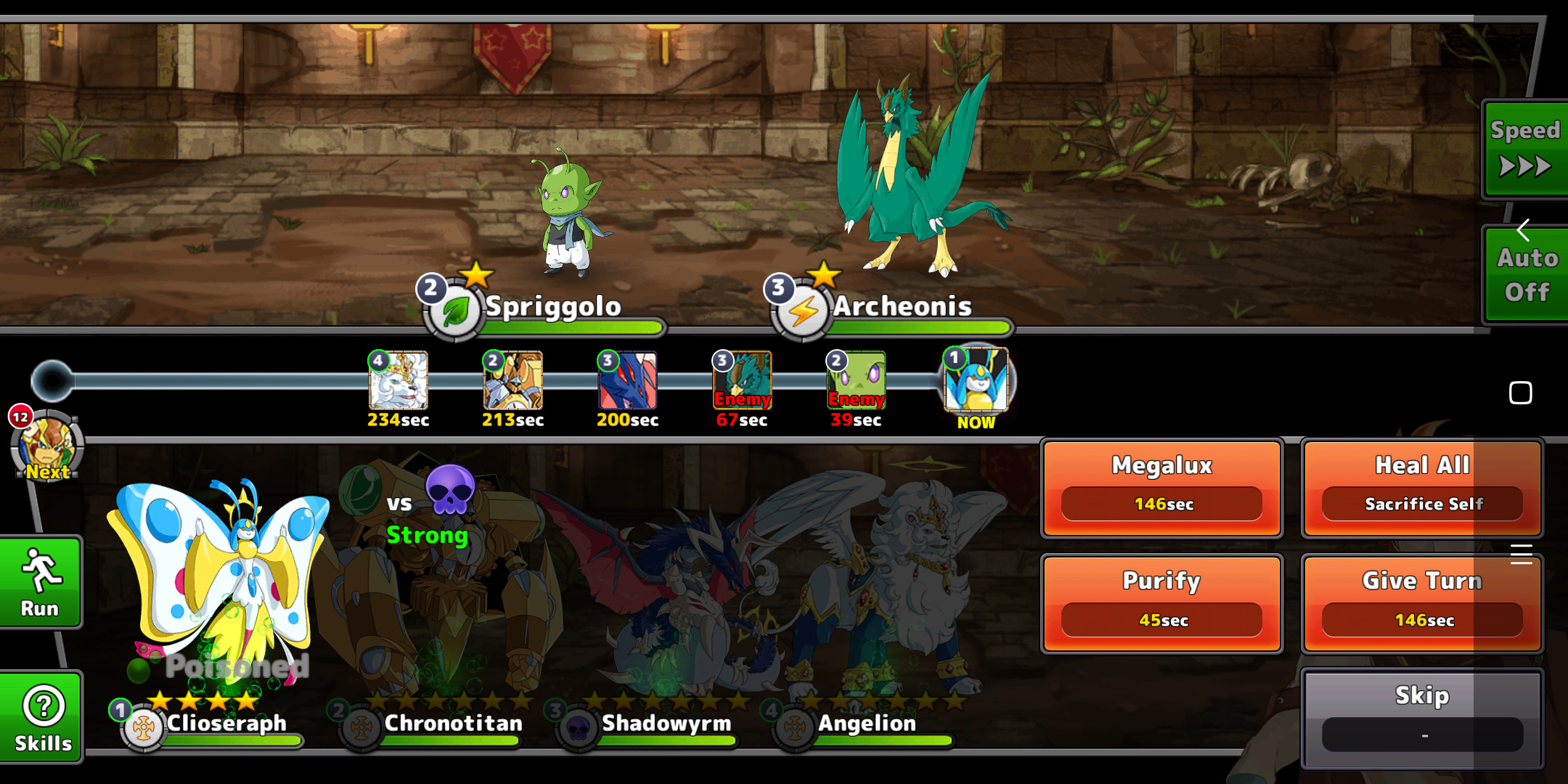Change the battle Speed setting
This screenshot has width=1568, height=784.
click(1524, 150)
